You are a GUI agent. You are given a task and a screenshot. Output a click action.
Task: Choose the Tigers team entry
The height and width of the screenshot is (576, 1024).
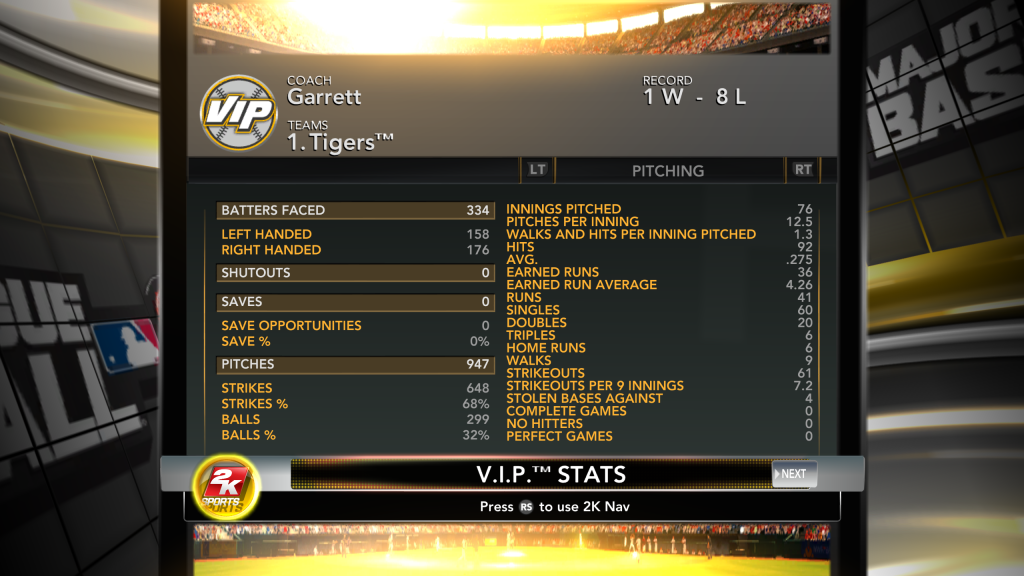(340, 143)
